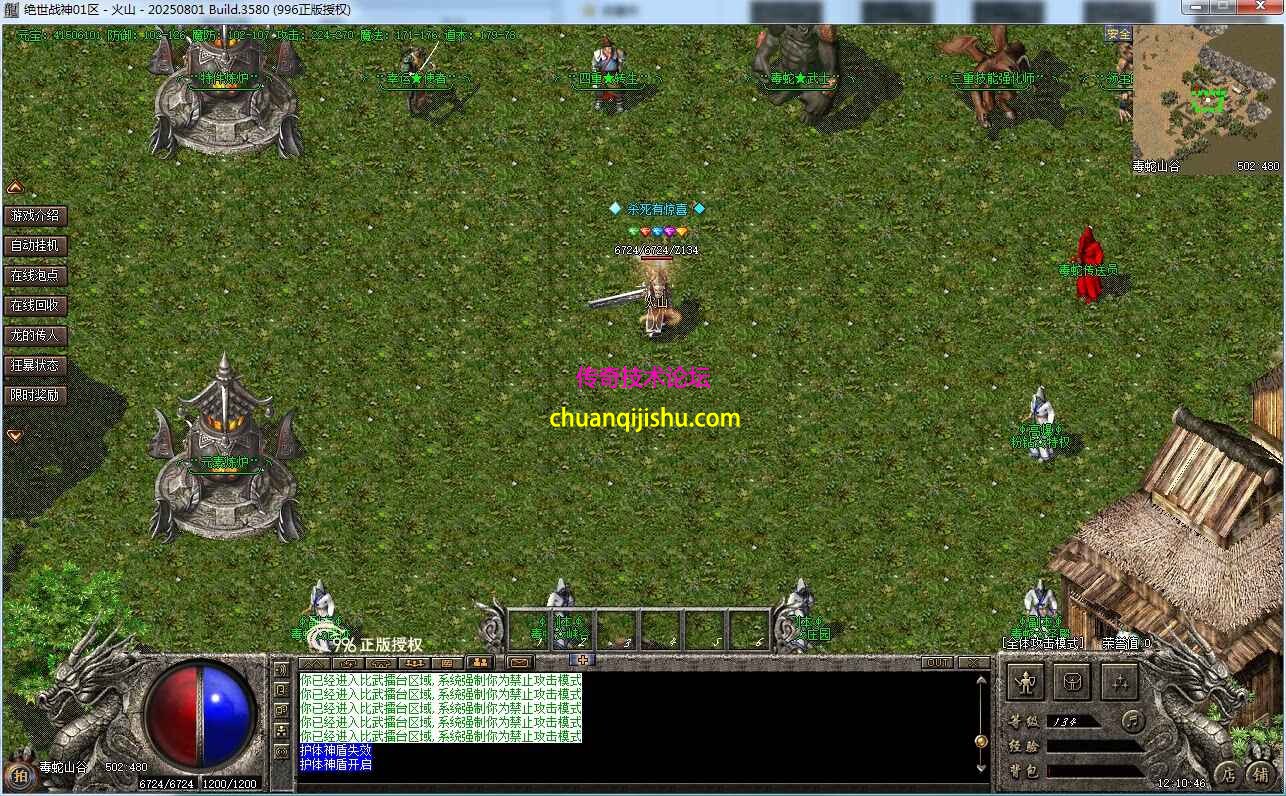
Task: Click the orange plus icon above the chat
Action: 584,660
